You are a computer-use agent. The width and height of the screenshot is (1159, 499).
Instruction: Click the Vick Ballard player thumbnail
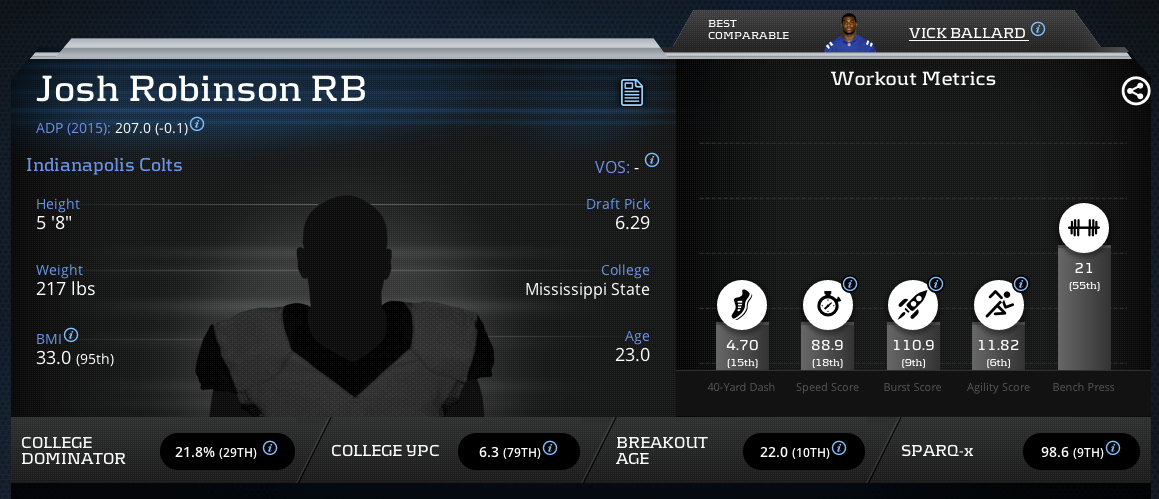(848, 32)
